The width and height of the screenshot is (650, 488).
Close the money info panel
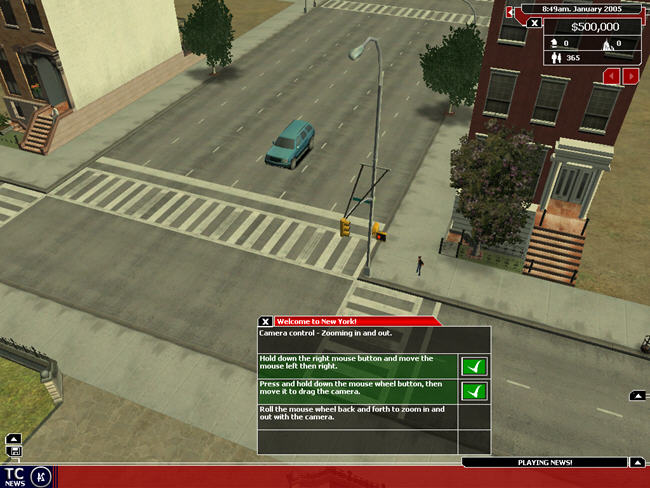click(535, 22)
